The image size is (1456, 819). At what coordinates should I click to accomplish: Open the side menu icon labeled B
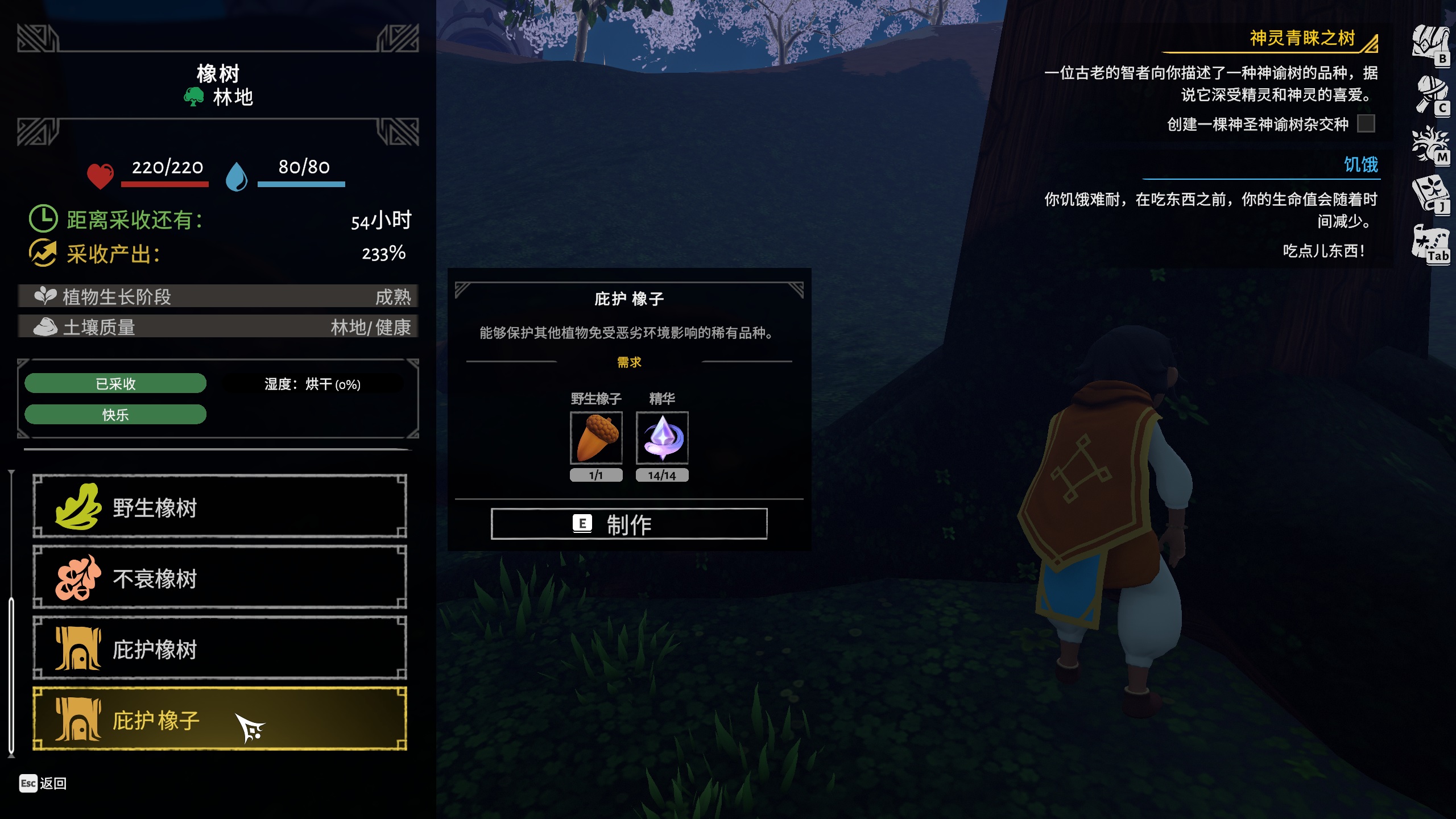(1430, 44)
